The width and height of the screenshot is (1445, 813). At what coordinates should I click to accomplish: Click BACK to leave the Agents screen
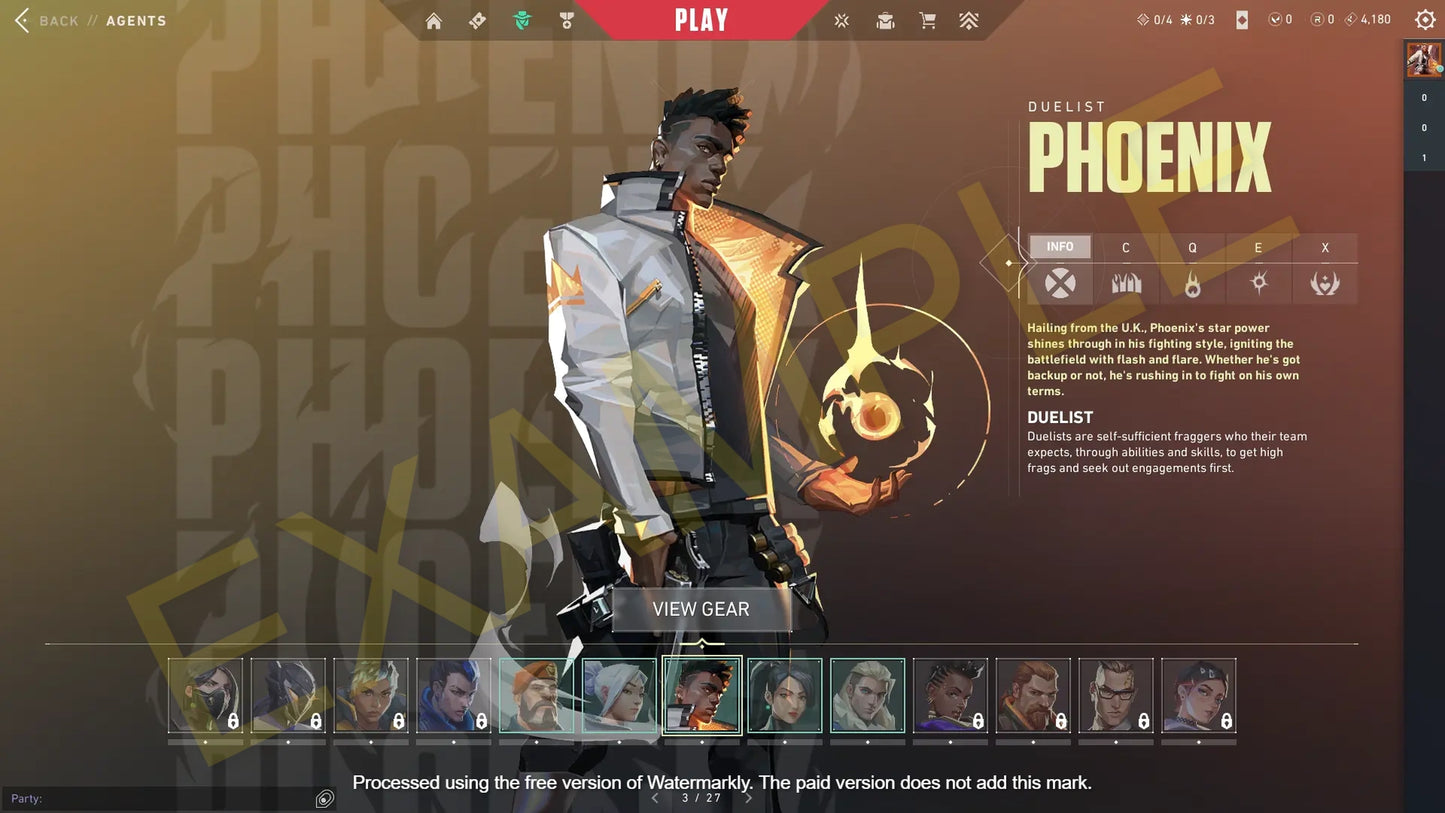pyautogui.click(x=57, y=20)
